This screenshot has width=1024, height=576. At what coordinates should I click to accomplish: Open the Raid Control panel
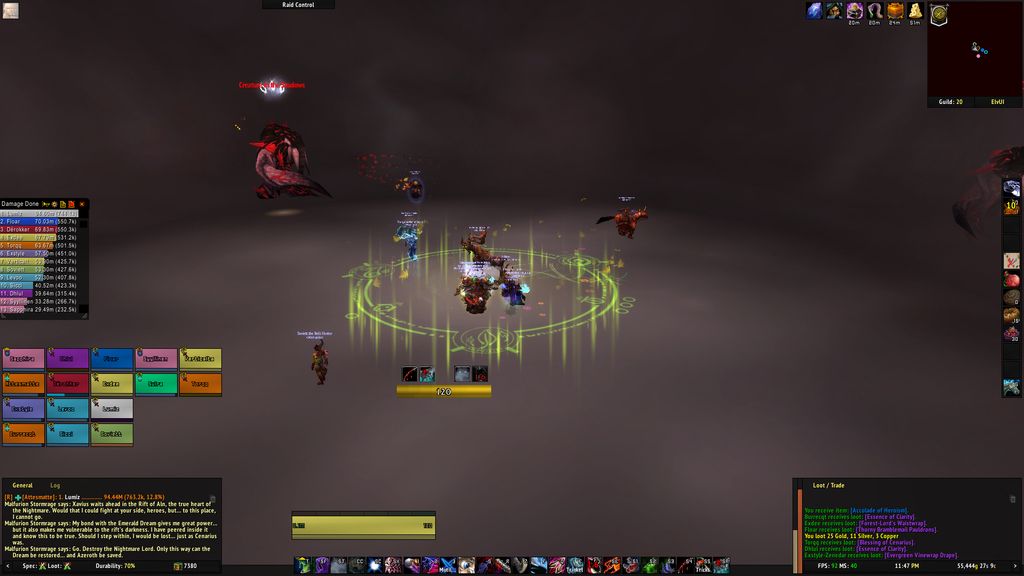click(298, 5)
